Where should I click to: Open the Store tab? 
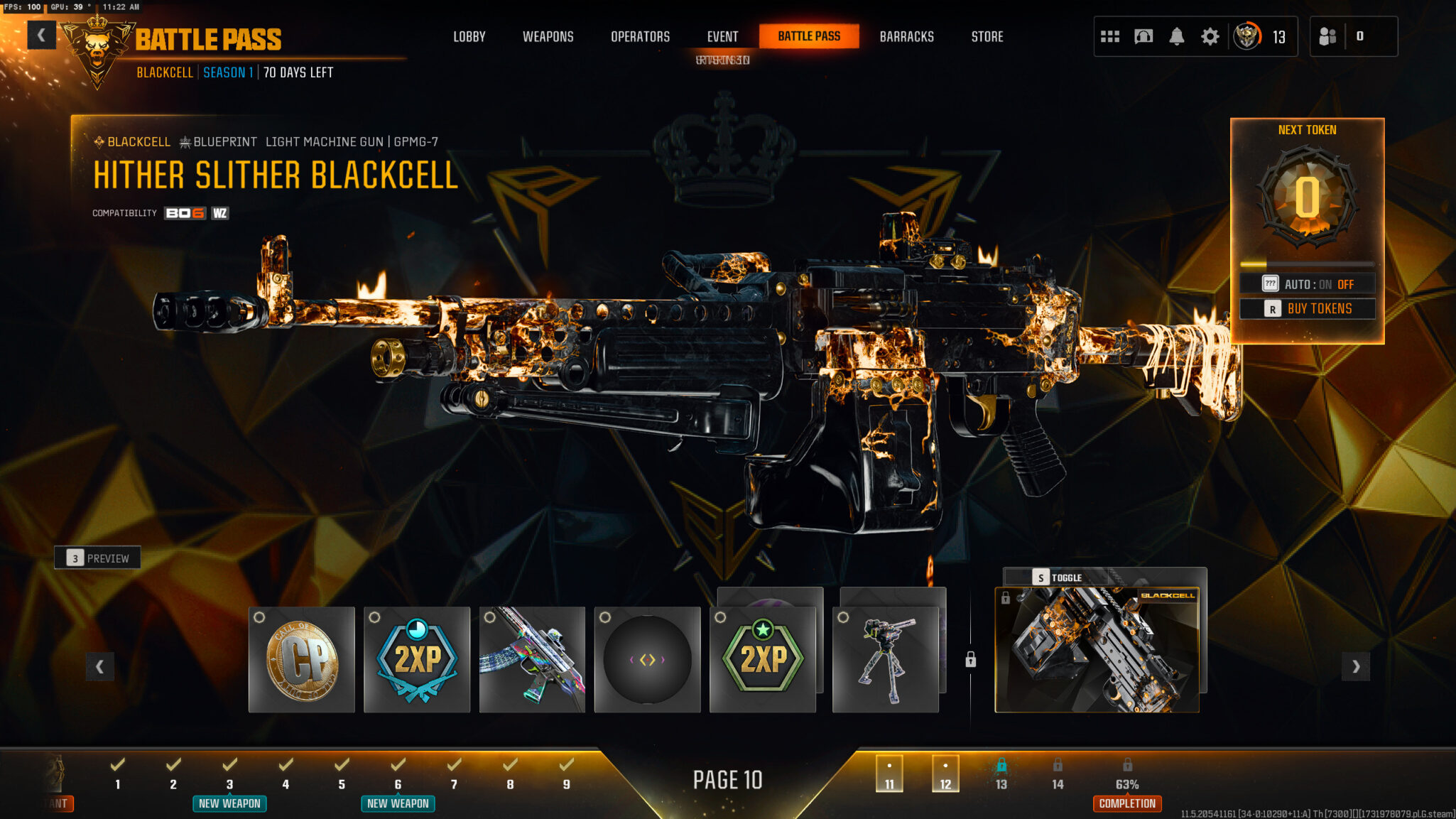click(987, 36)
